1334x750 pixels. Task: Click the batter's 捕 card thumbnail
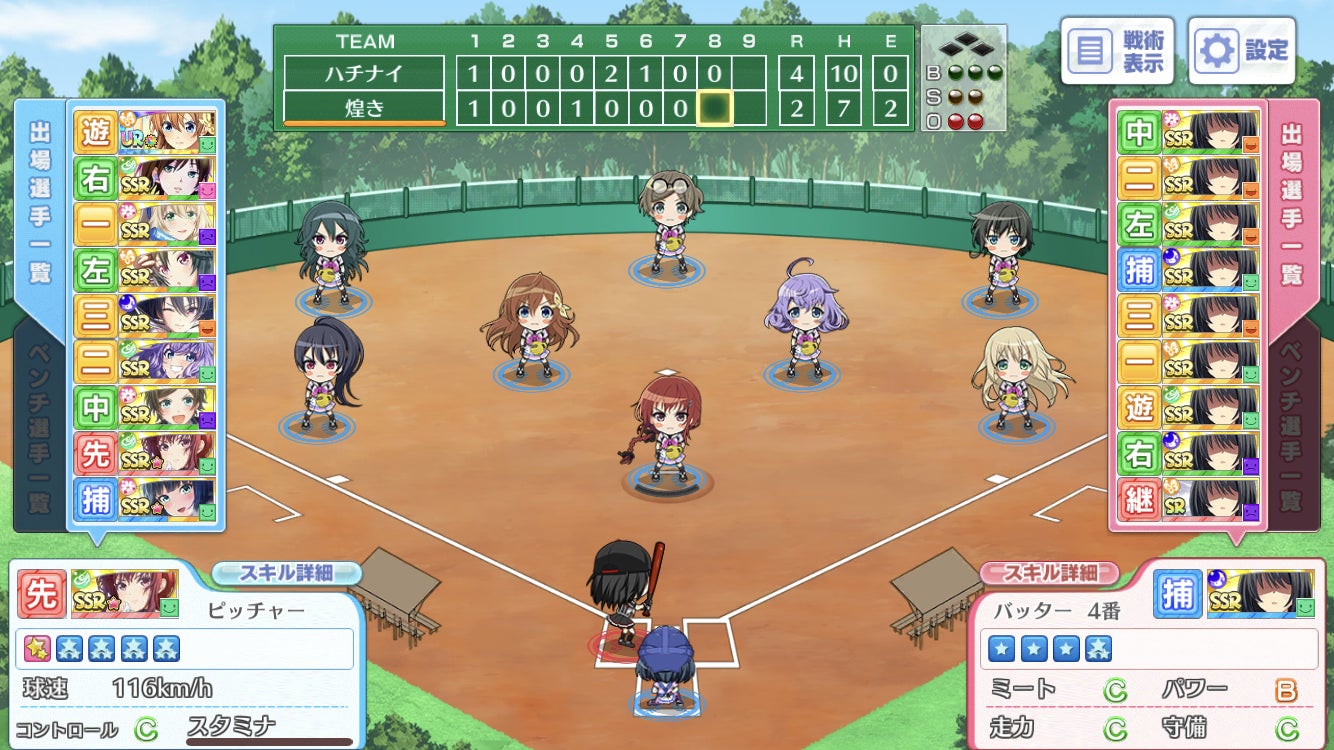pos(1261,594)
